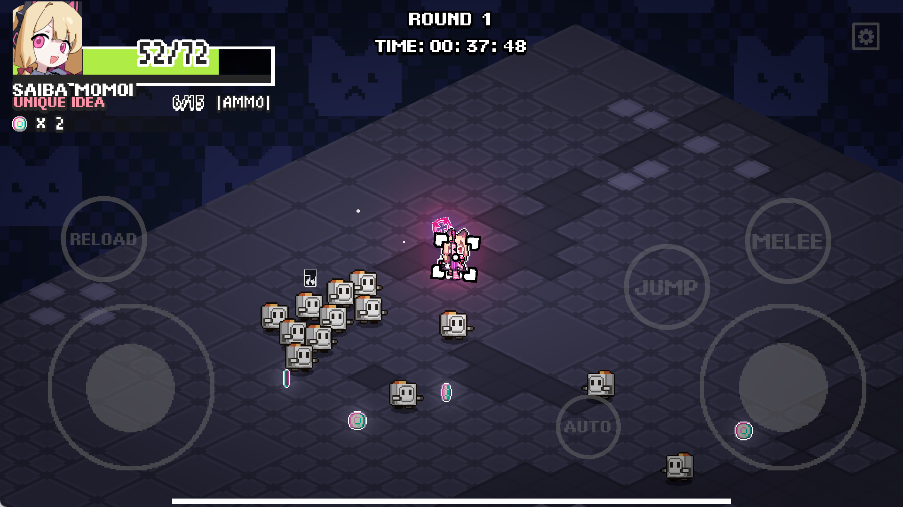The image size is (903, 507).
Task: Open the settings gear menu
Action: pos(865,37)
